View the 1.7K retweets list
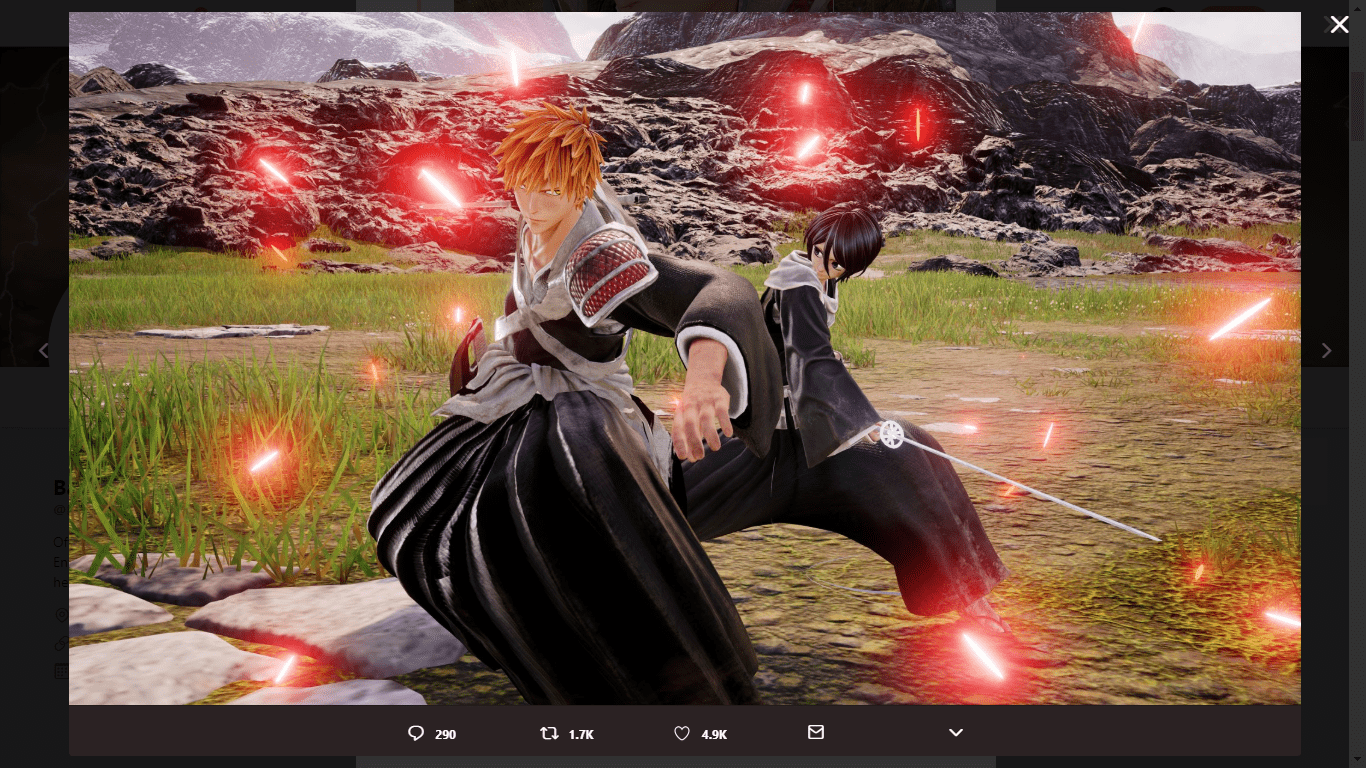 (x=581, y=734)
